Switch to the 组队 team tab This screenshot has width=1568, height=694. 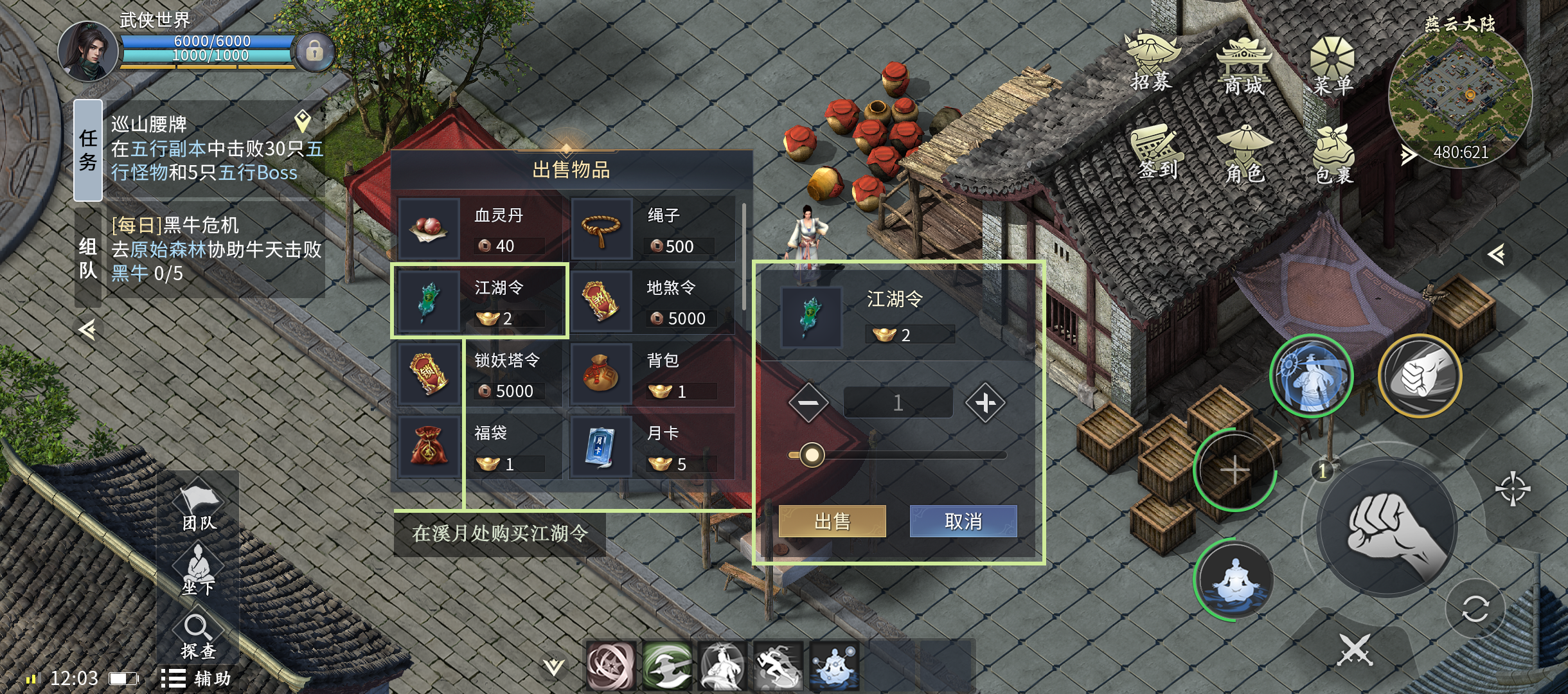88,258
